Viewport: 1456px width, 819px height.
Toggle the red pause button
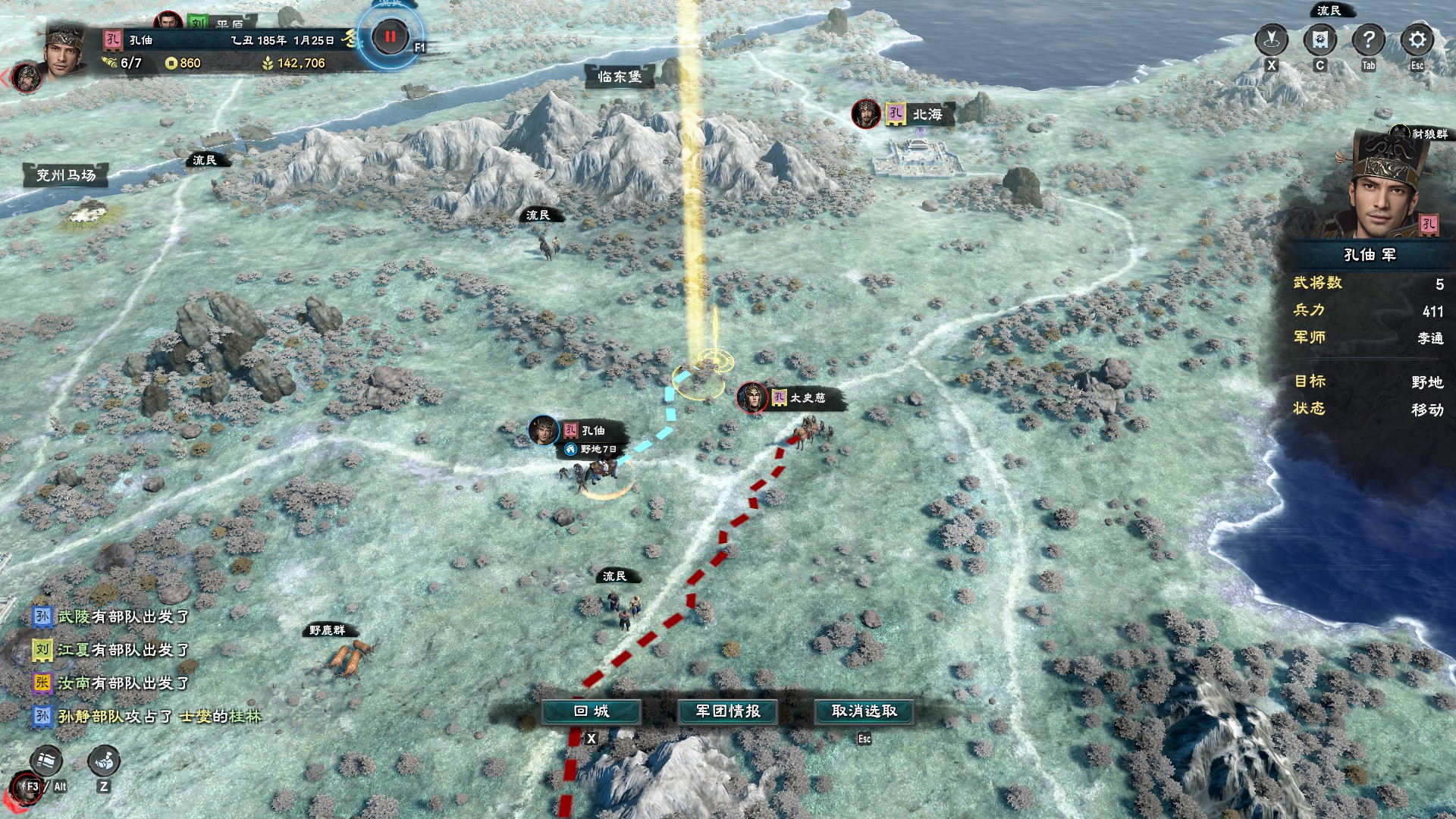pos(391,36)
